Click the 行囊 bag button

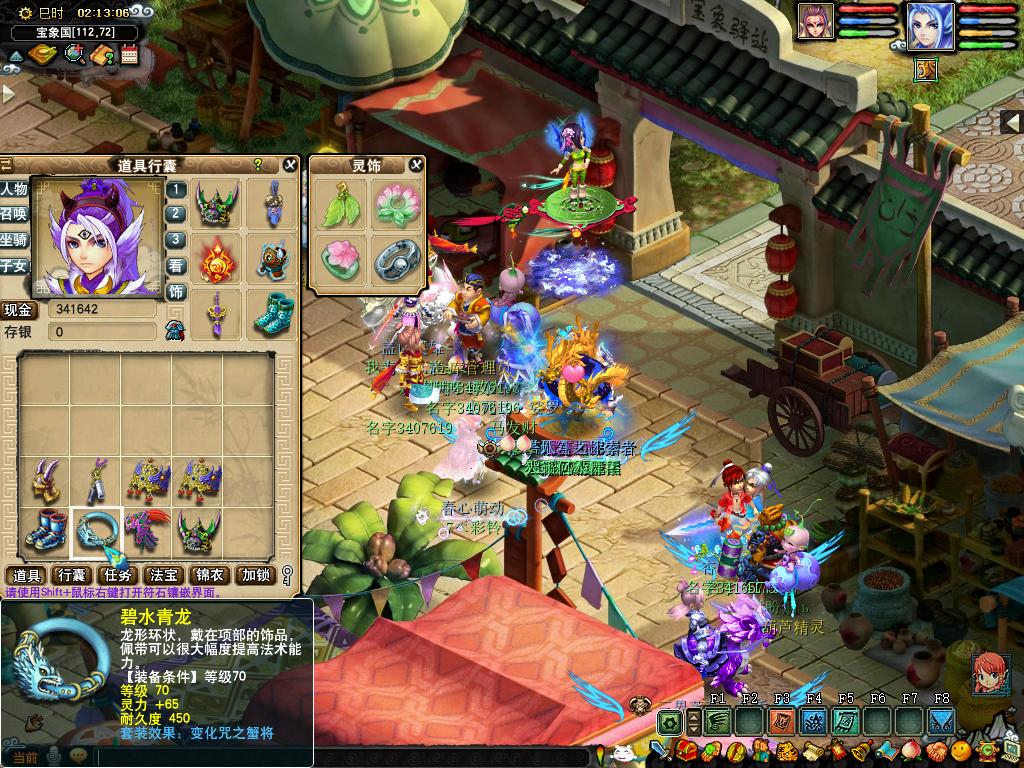click(x=71, y=575)
